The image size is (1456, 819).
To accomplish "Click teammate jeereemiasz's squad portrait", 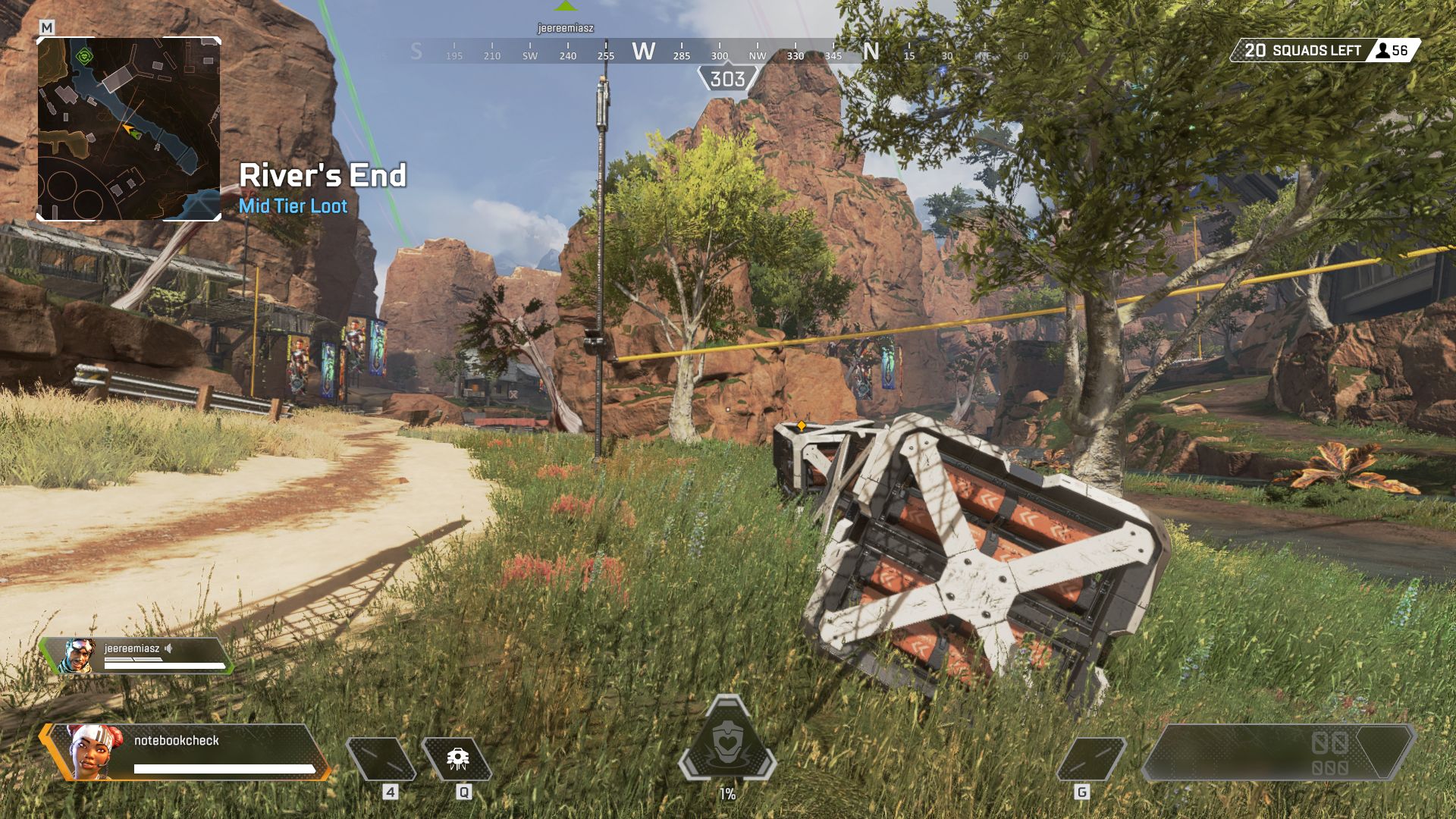I will click(77, 656).
